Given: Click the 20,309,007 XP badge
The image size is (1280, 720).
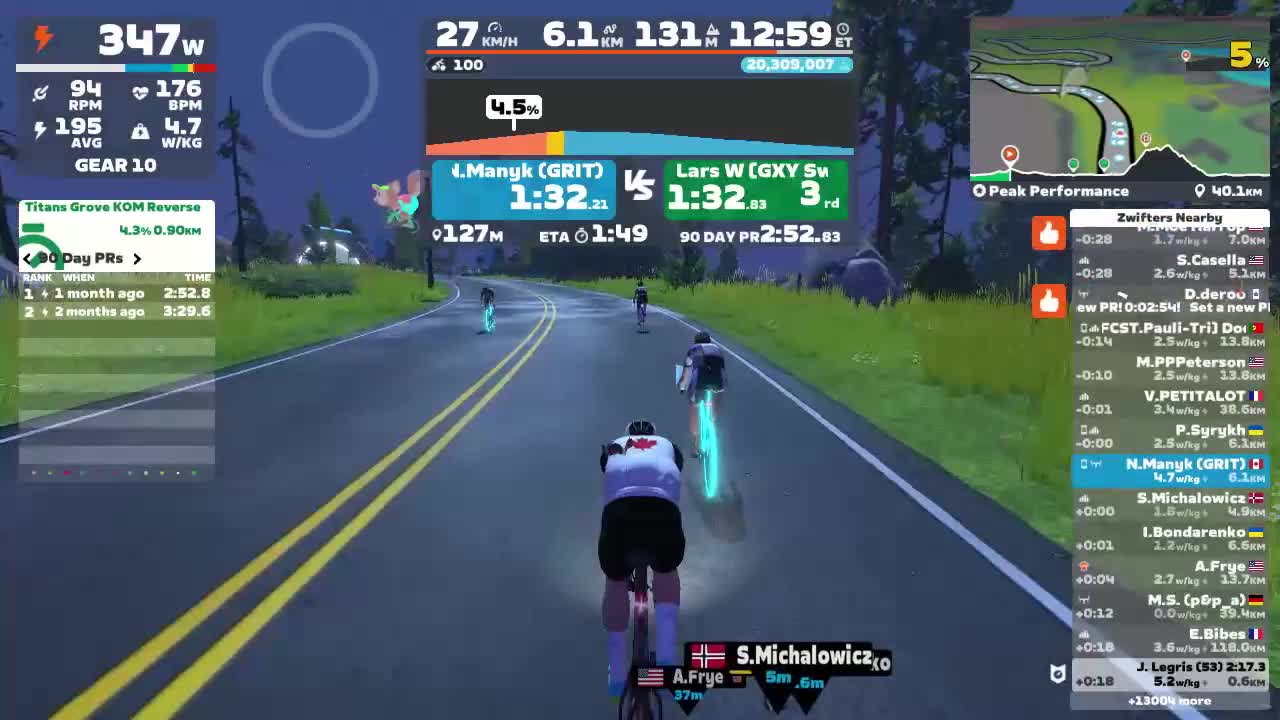Looking at the screenshot, I should click(x=795, y=64).
